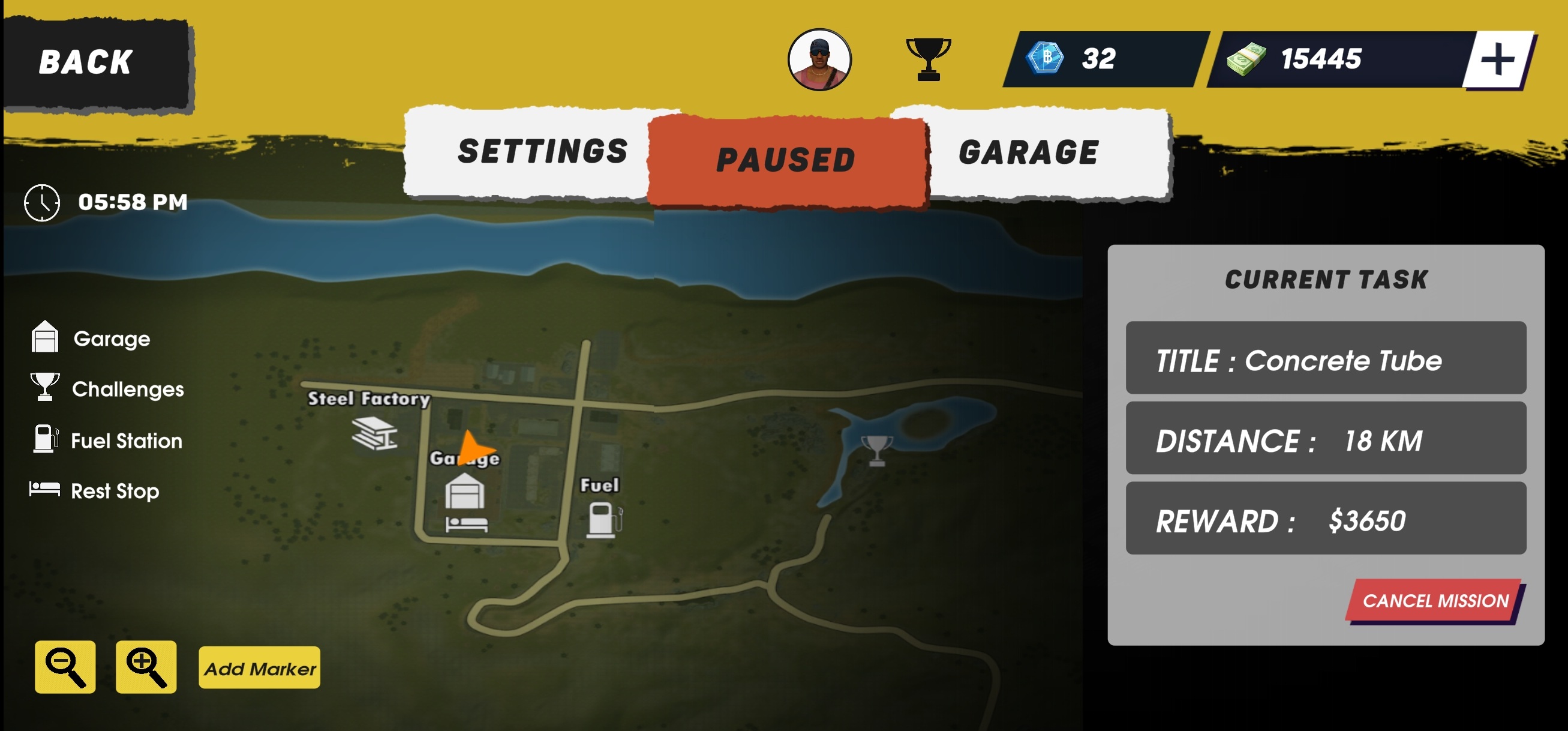Viewport: 1568px width, 731px height.
Task: Go back using the BACK button
Action: [96, 64]
